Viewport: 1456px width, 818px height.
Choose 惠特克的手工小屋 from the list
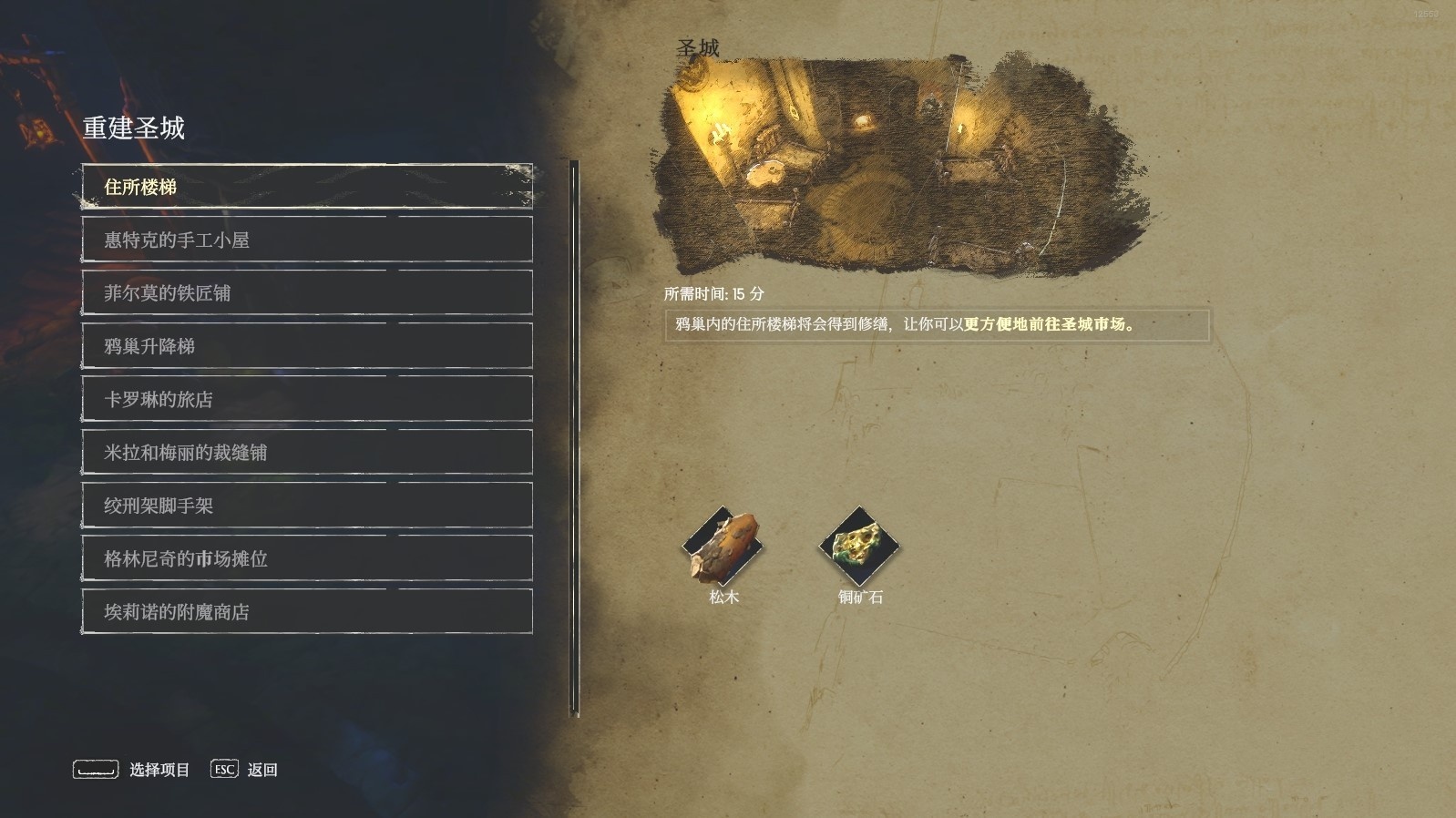click(307, 240)
